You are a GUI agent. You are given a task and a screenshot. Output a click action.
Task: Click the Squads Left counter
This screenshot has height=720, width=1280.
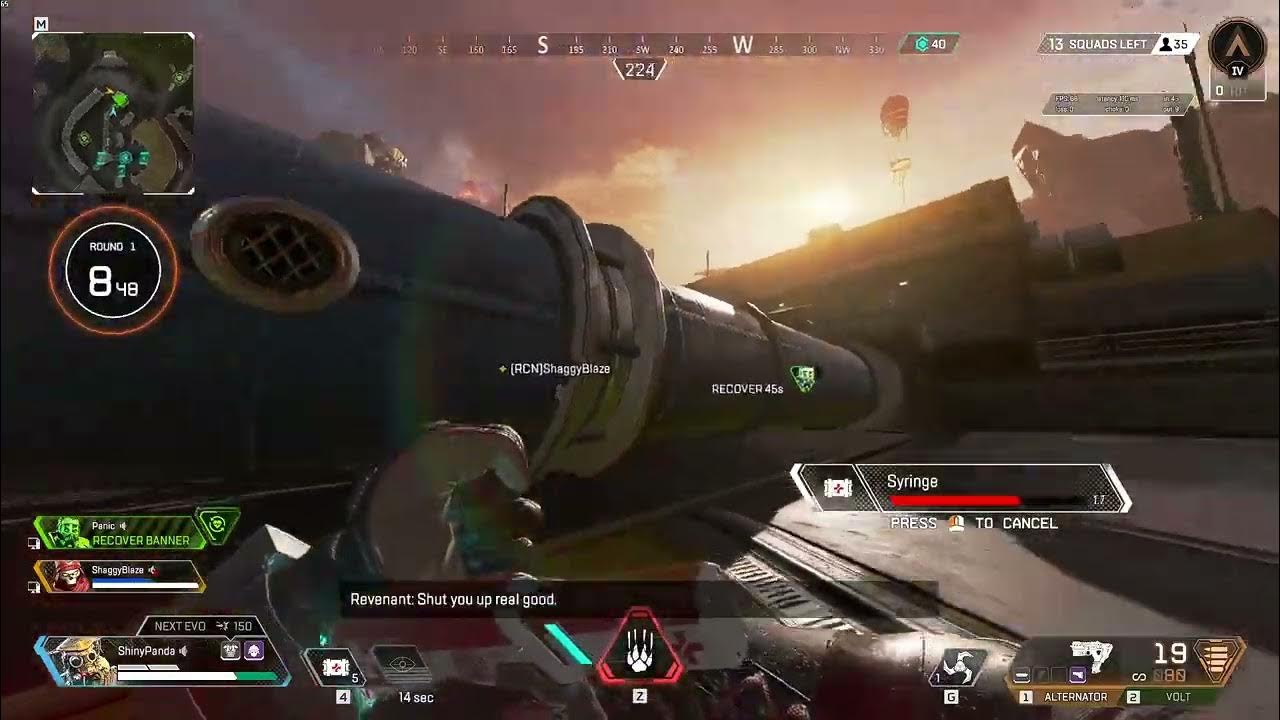[1095, 44]
